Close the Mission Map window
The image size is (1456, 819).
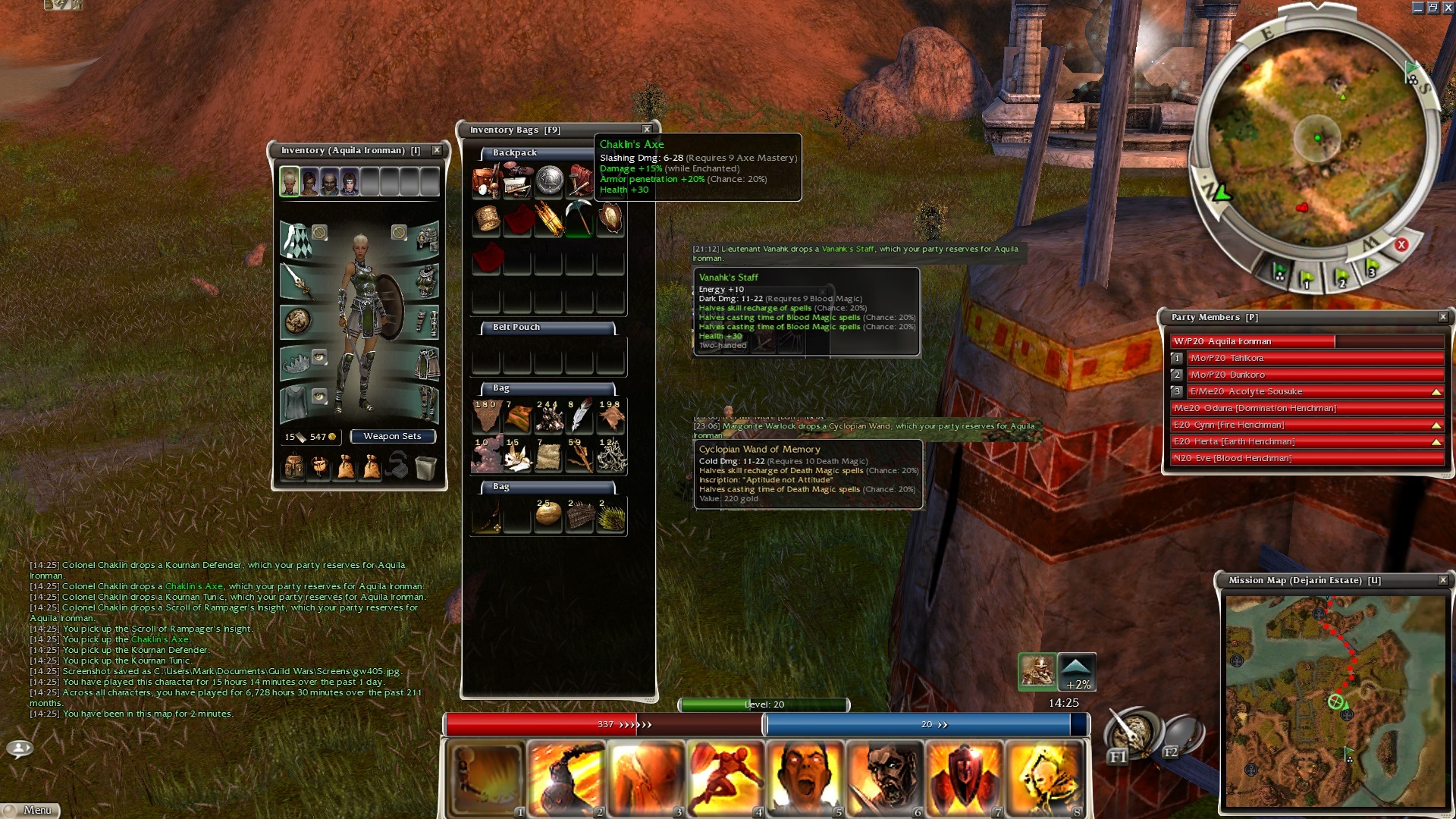tap(1443, 580)
